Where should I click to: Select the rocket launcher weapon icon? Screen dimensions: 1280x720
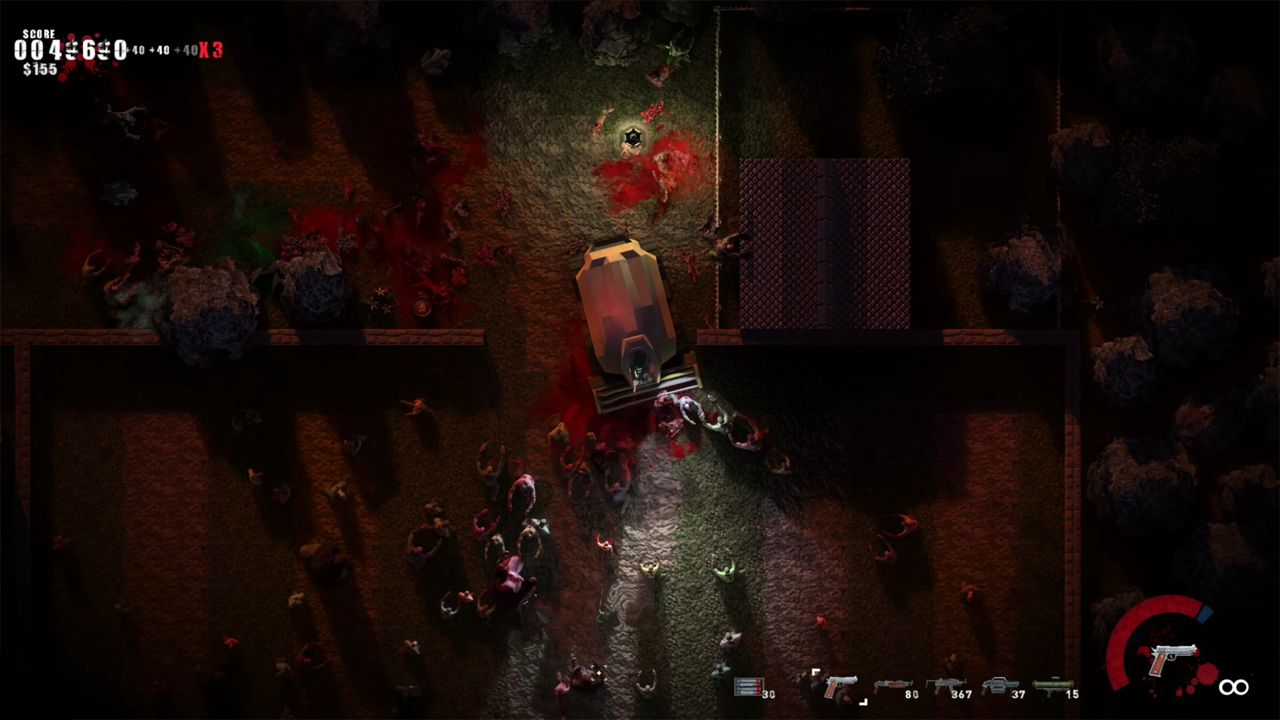[x=1055, y=683]
